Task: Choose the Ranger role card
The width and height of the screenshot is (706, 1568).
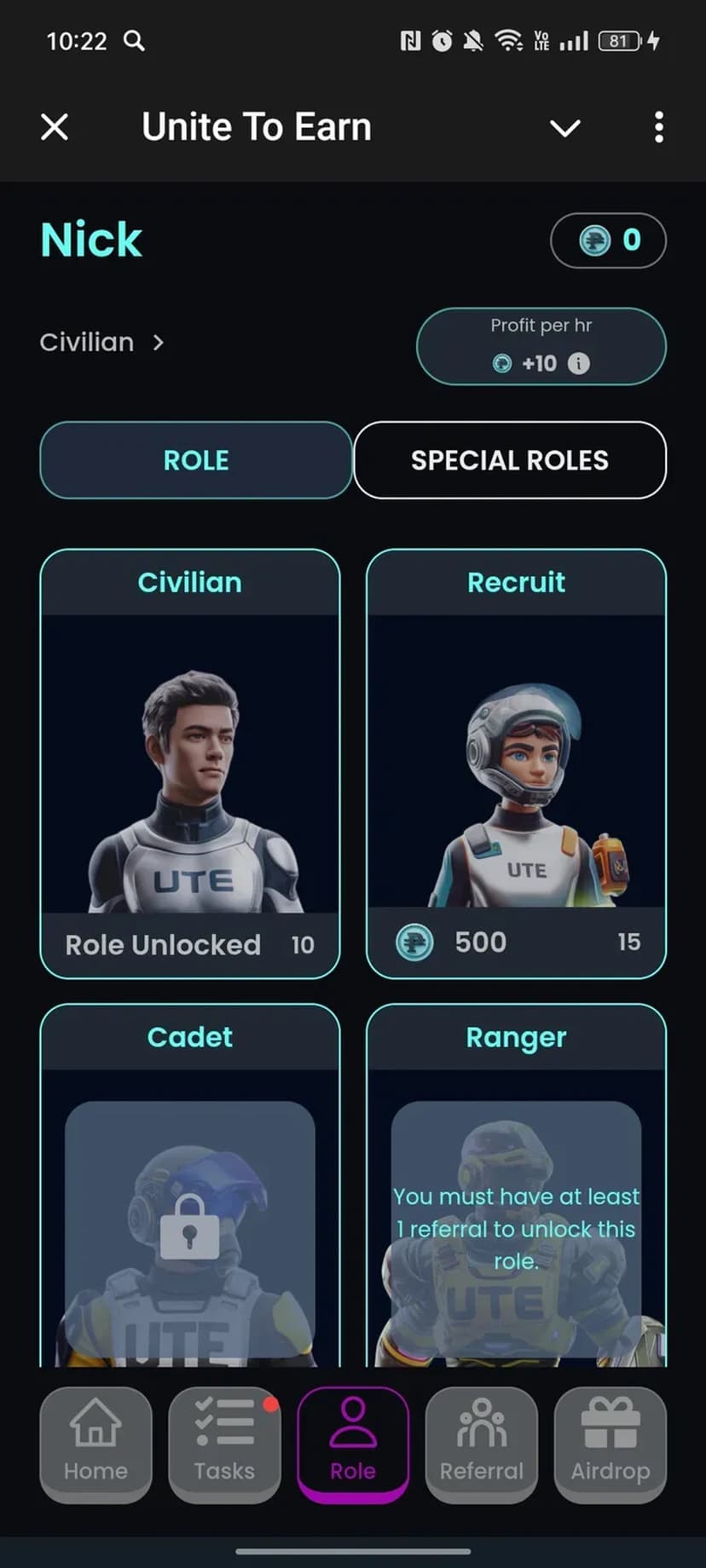Action: 516,1193
